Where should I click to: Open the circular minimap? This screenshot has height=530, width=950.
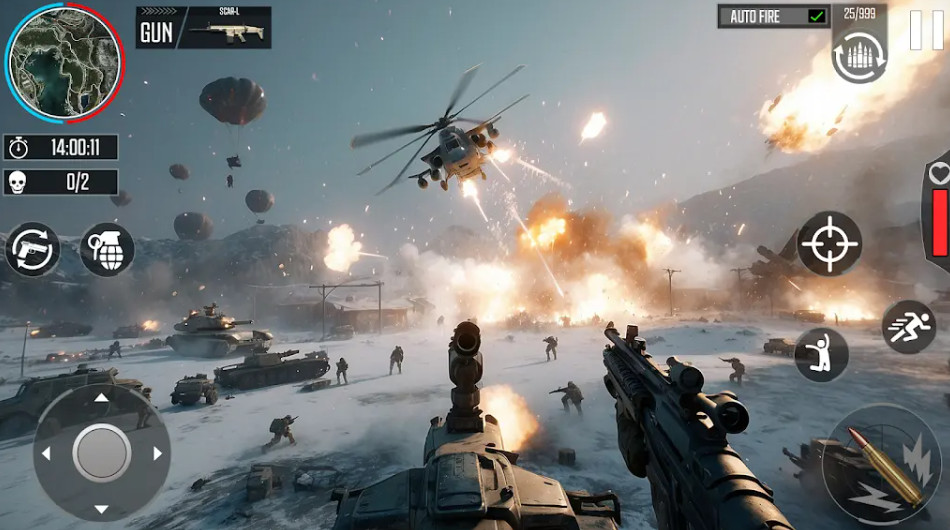(64, 60)
